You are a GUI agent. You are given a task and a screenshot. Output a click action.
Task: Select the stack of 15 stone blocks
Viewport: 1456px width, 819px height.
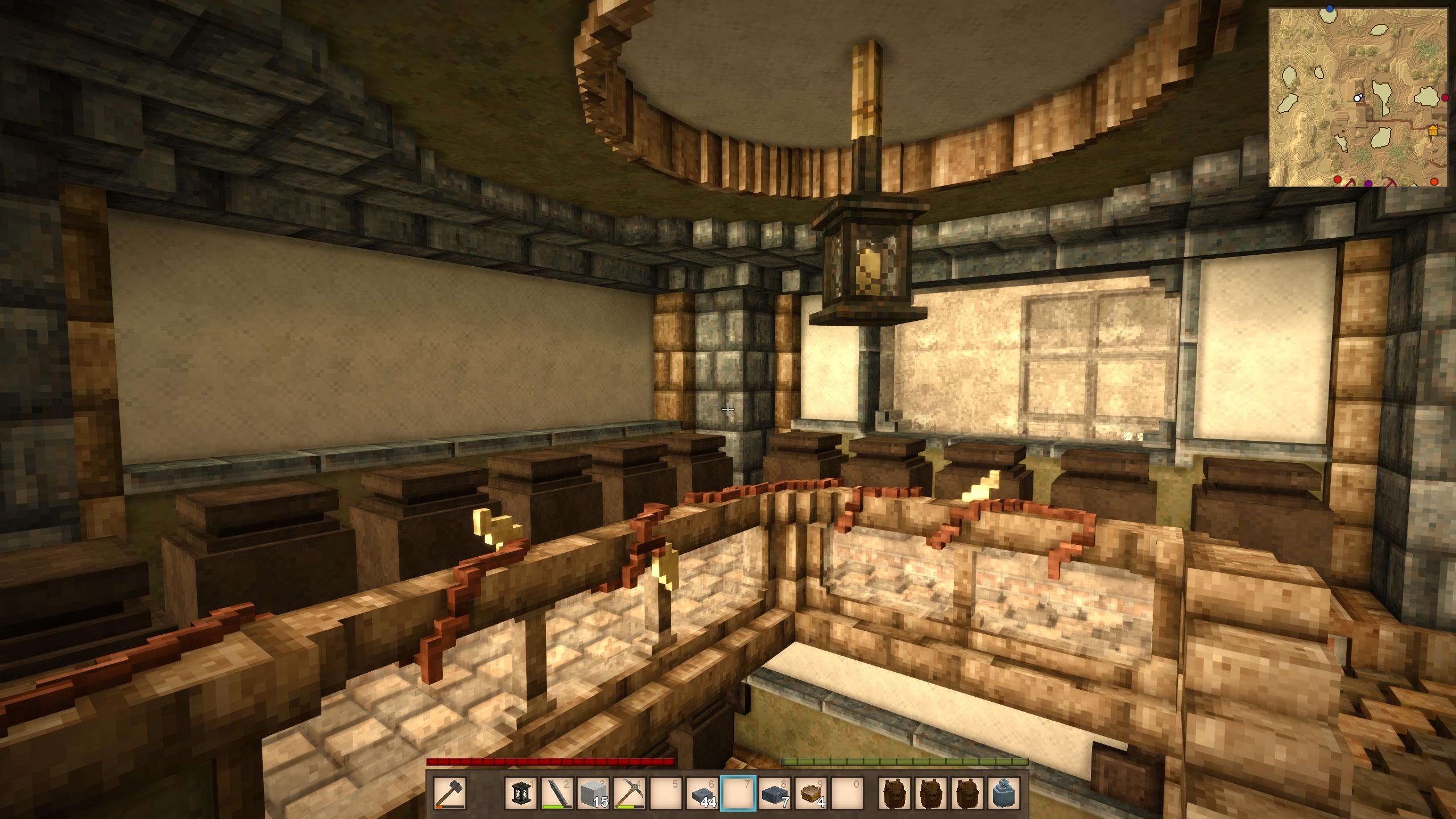click(593, 793)
